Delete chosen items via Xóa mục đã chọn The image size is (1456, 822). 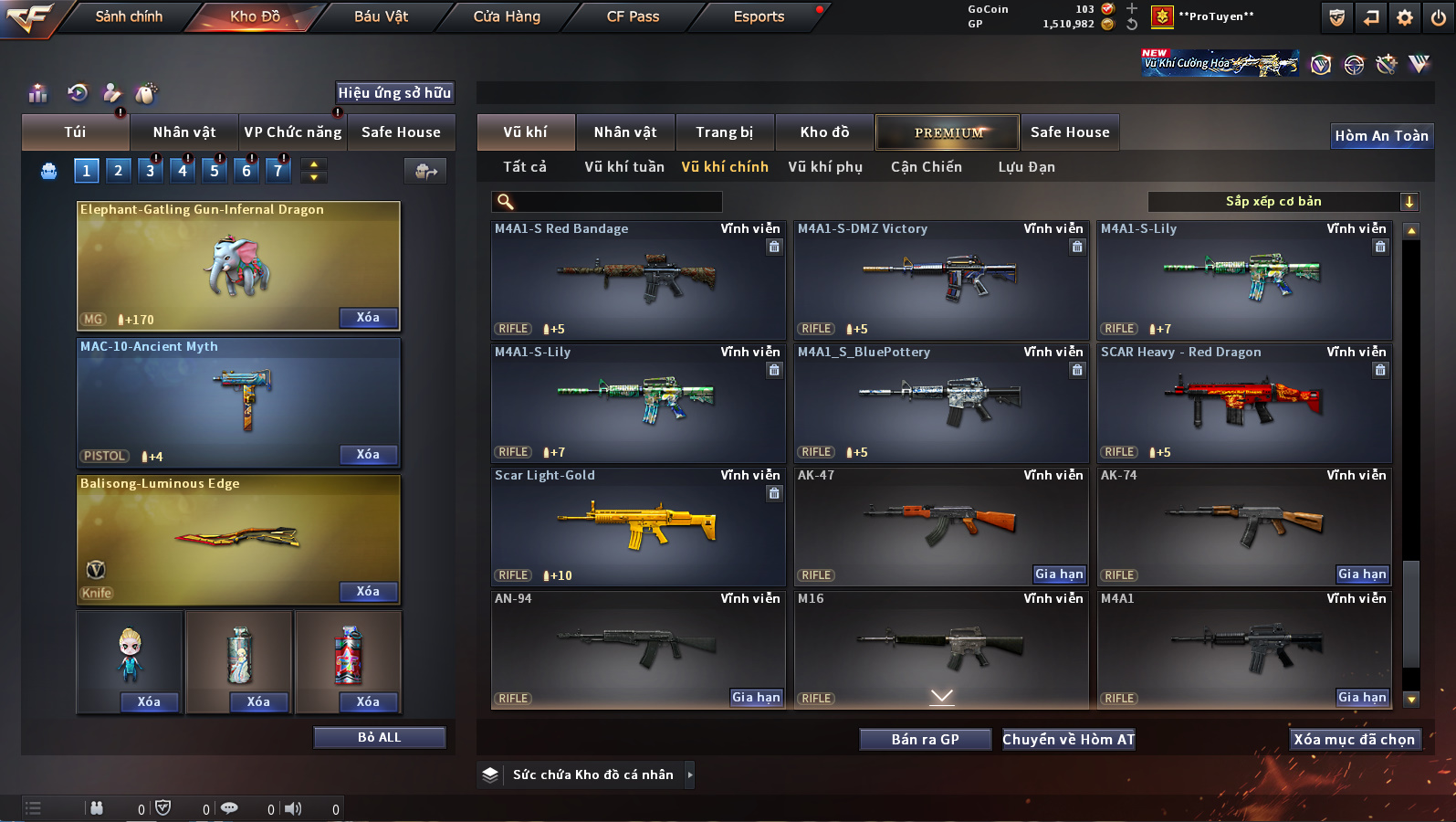click(1354, 740)
